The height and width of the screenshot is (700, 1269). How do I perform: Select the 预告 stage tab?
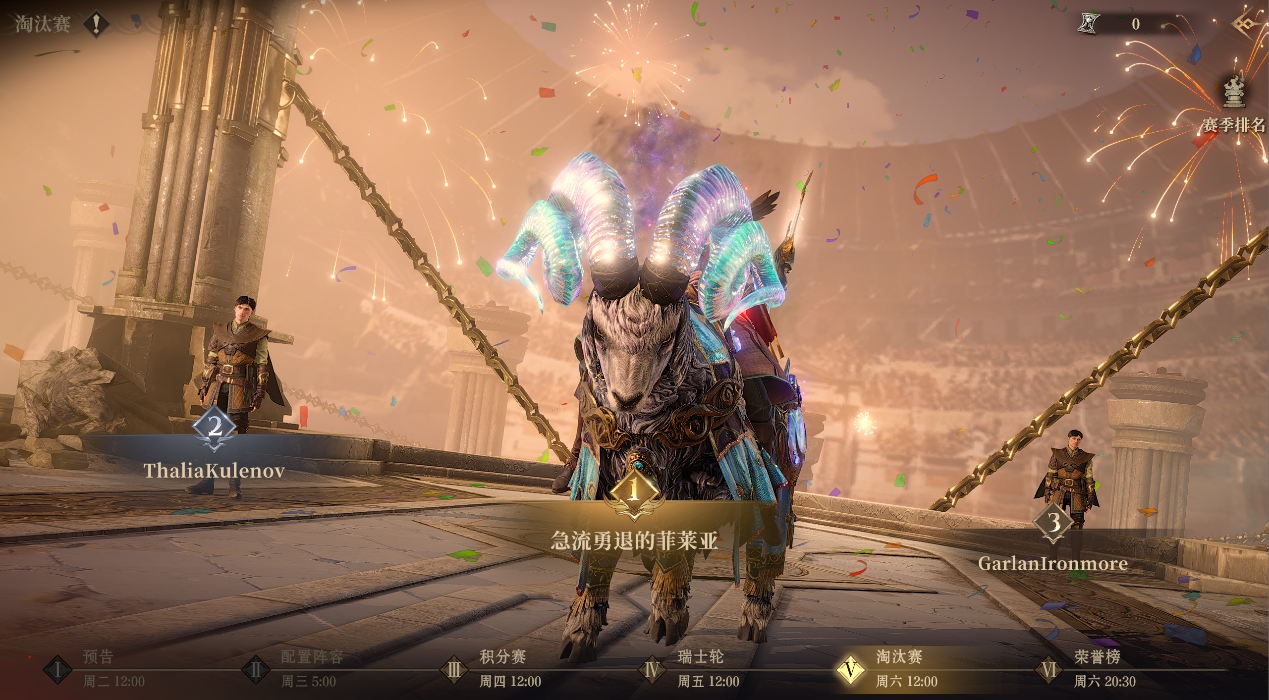tap(98, 668)
